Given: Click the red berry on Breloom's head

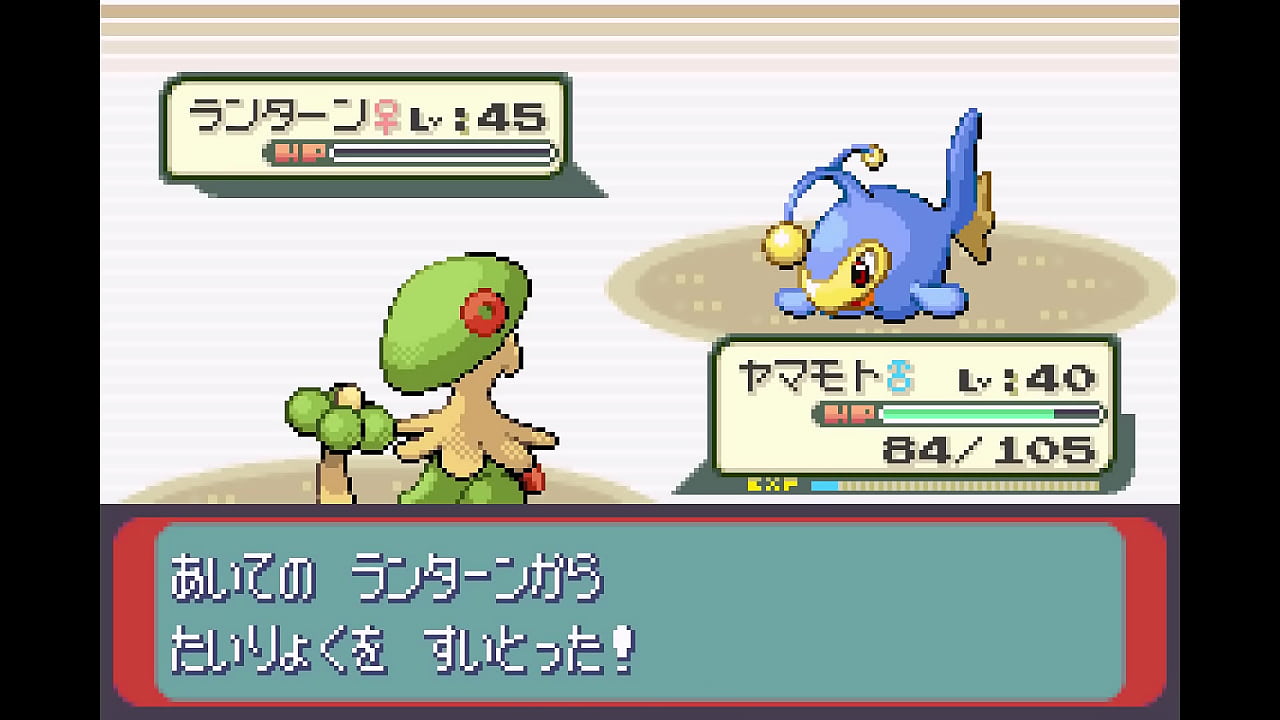Looking at the screenshot, I should [483, 309].
